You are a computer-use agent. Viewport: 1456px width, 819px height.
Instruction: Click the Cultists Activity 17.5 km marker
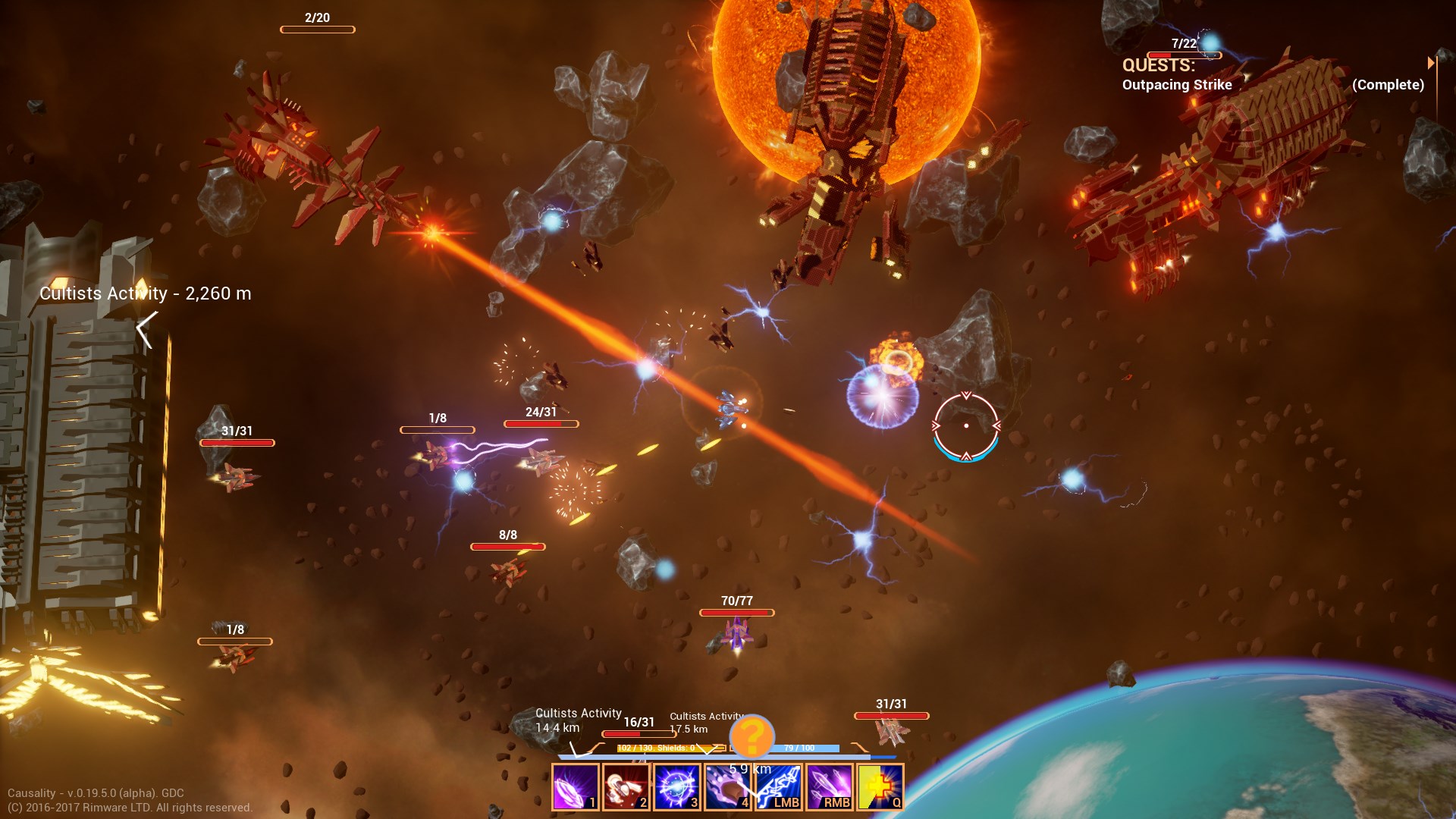[x=707, y=720]
